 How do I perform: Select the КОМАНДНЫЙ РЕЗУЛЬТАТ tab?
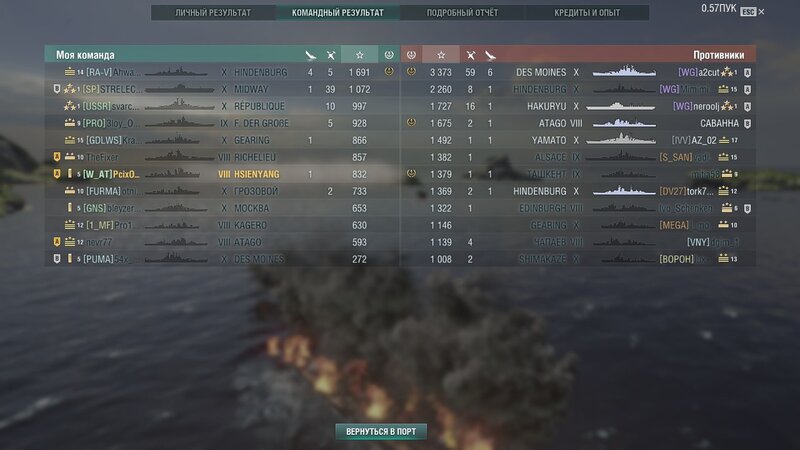coord(337,13)
